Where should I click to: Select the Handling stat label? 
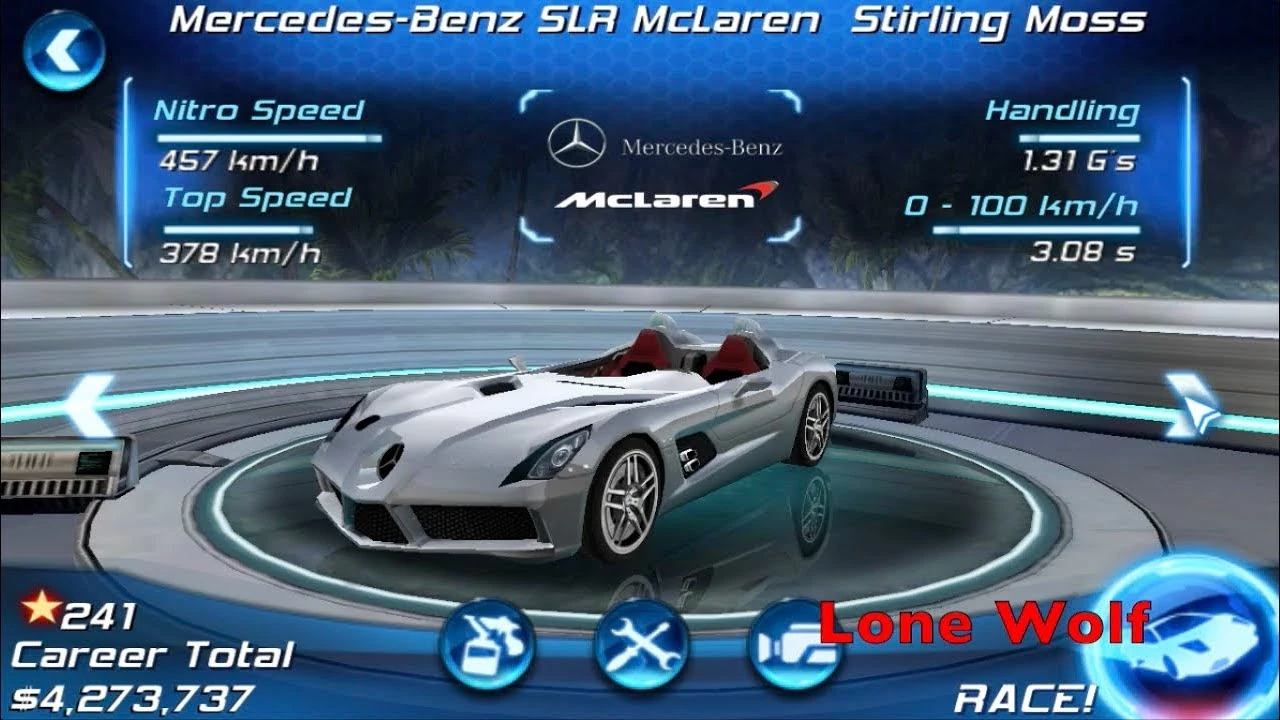[1062, 110]
